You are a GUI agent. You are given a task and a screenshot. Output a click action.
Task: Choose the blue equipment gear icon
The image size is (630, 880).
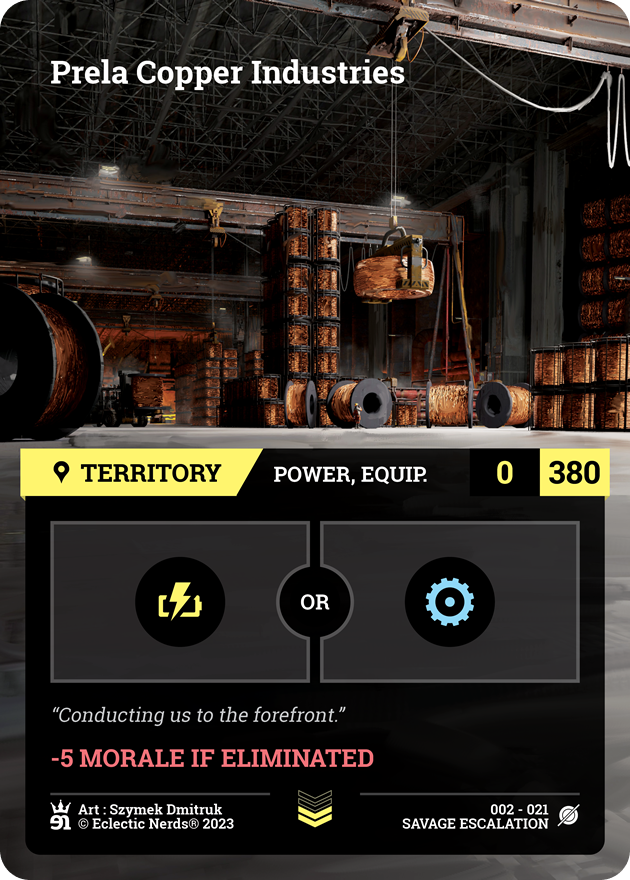(x=450, y=602)
